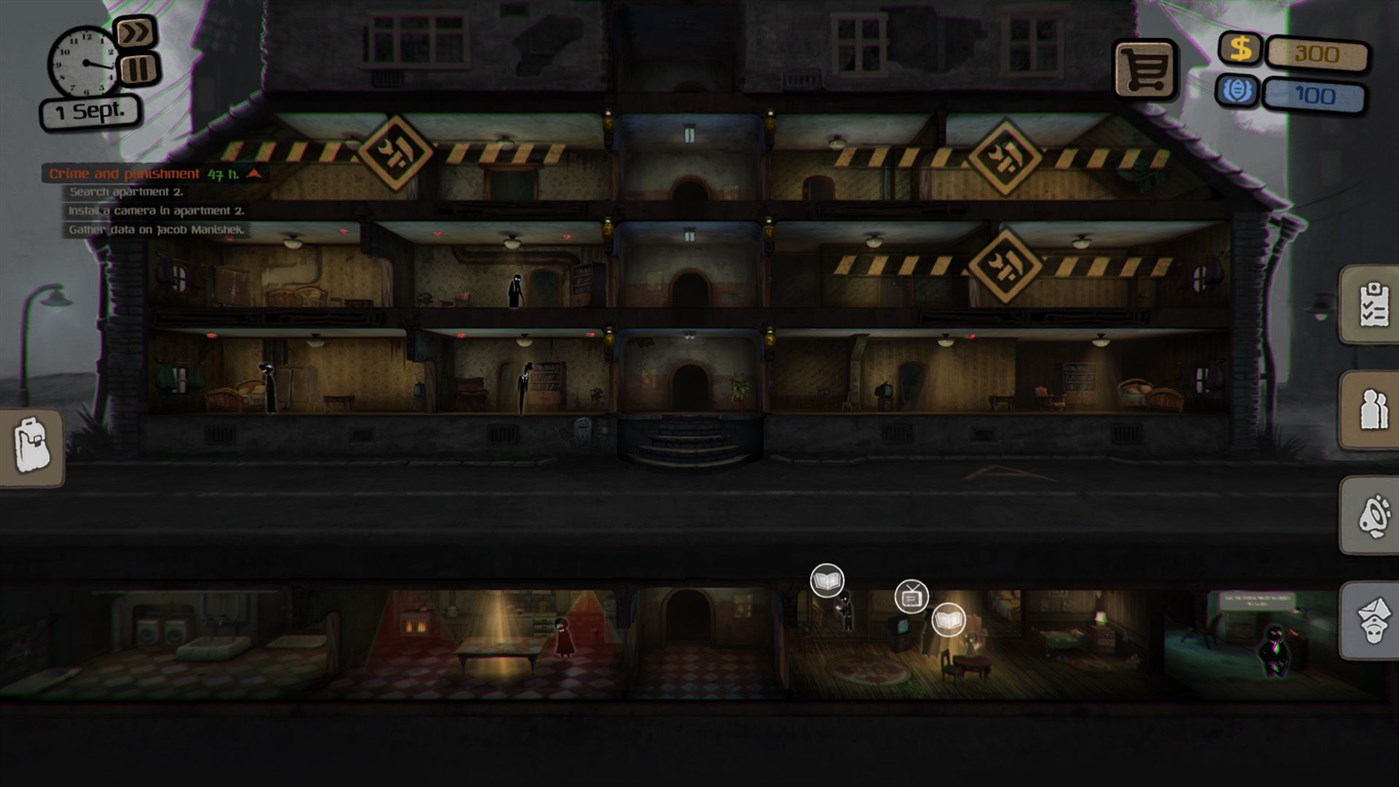Collapse the Crime and punishment task list
The width and height of the screenshot is (1399, 787).
coord(256,172)
